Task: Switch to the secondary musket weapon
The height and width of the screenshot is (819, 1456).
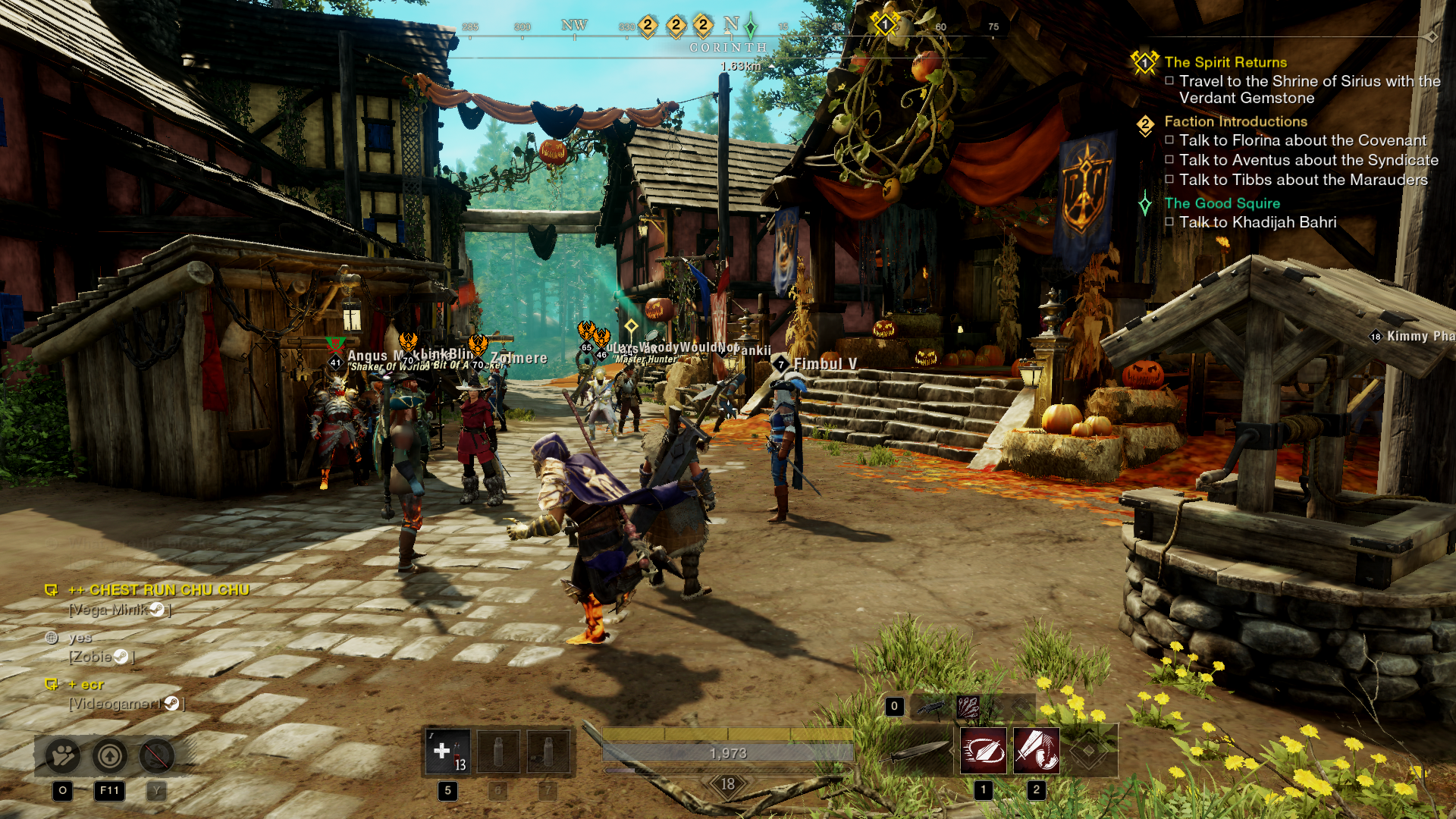Action: pyautogui.click(x=930, y=708)
